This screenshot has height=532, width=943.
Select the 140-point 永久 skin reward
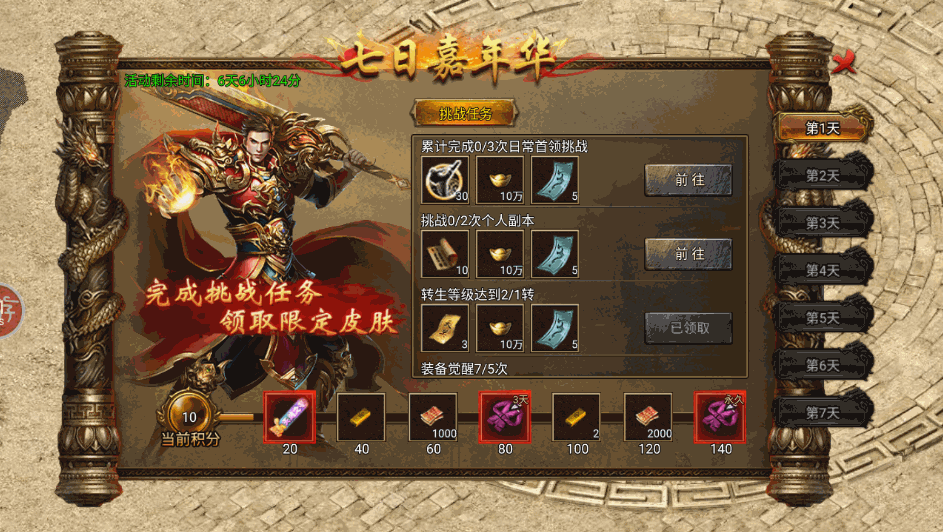click(721, 417)
